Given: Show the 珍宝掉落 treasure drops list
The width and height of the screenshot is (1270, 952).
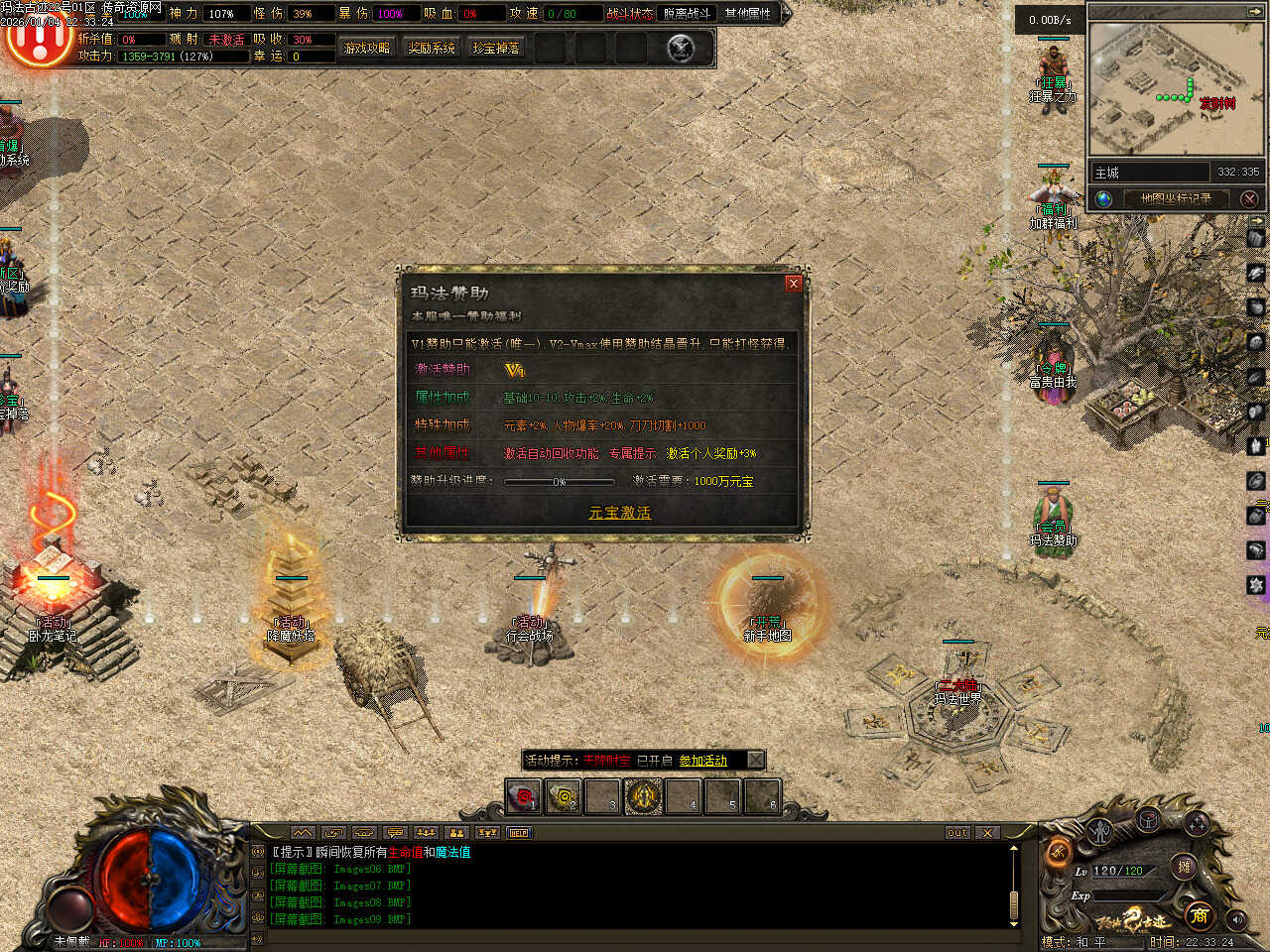Looking at the screenshot, I should [496, 48].
